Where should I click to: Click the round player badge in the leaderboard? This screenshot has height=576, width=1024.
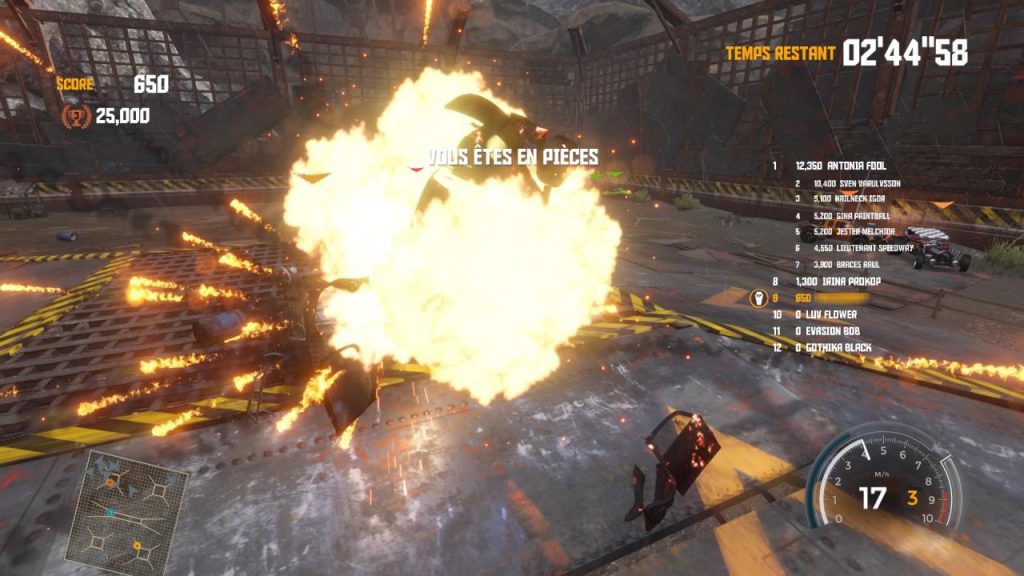pyautogui.click(x=758, y=298)
